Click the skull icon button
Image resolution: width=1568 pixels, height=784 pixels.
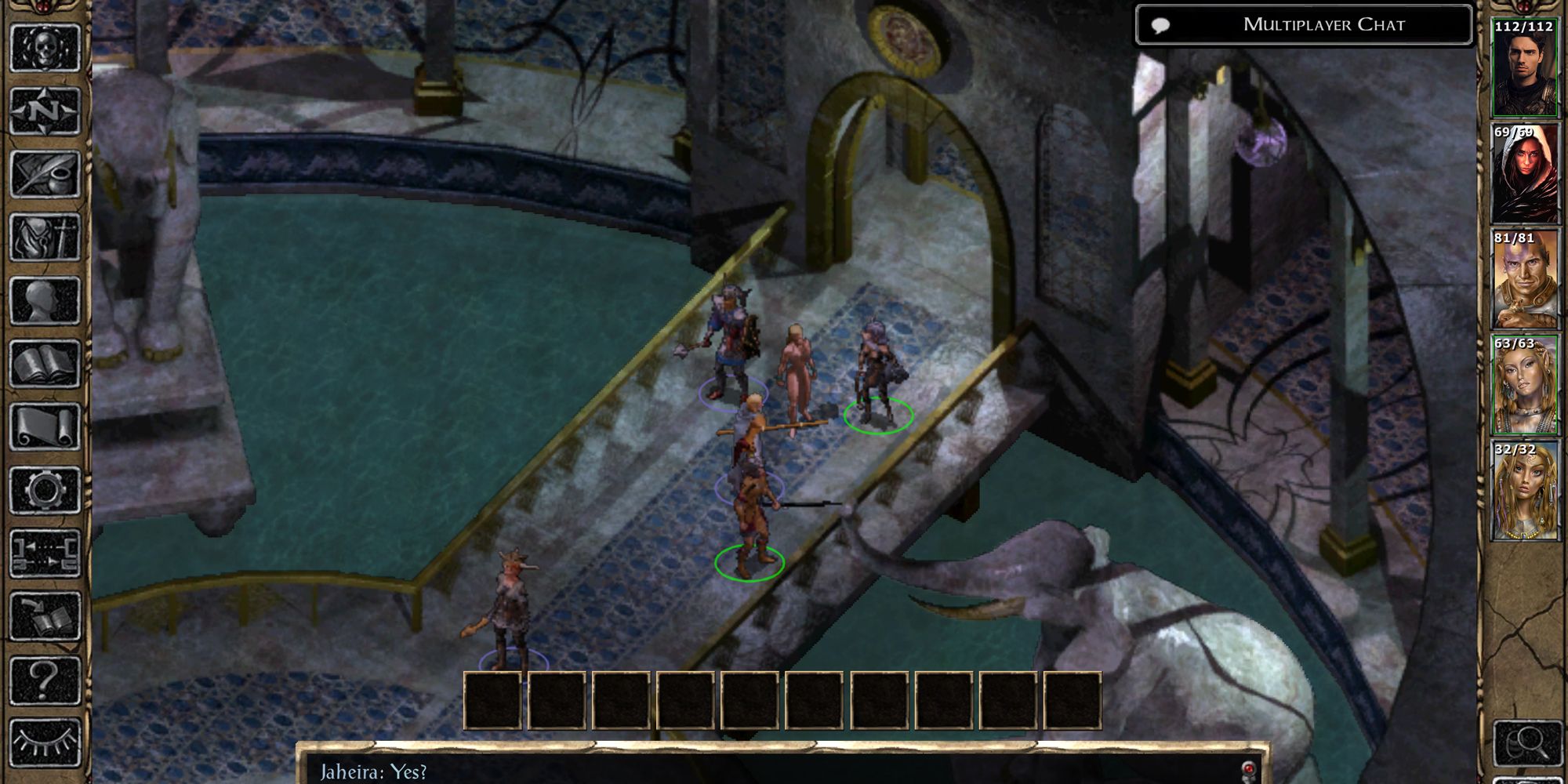[45, 49]
